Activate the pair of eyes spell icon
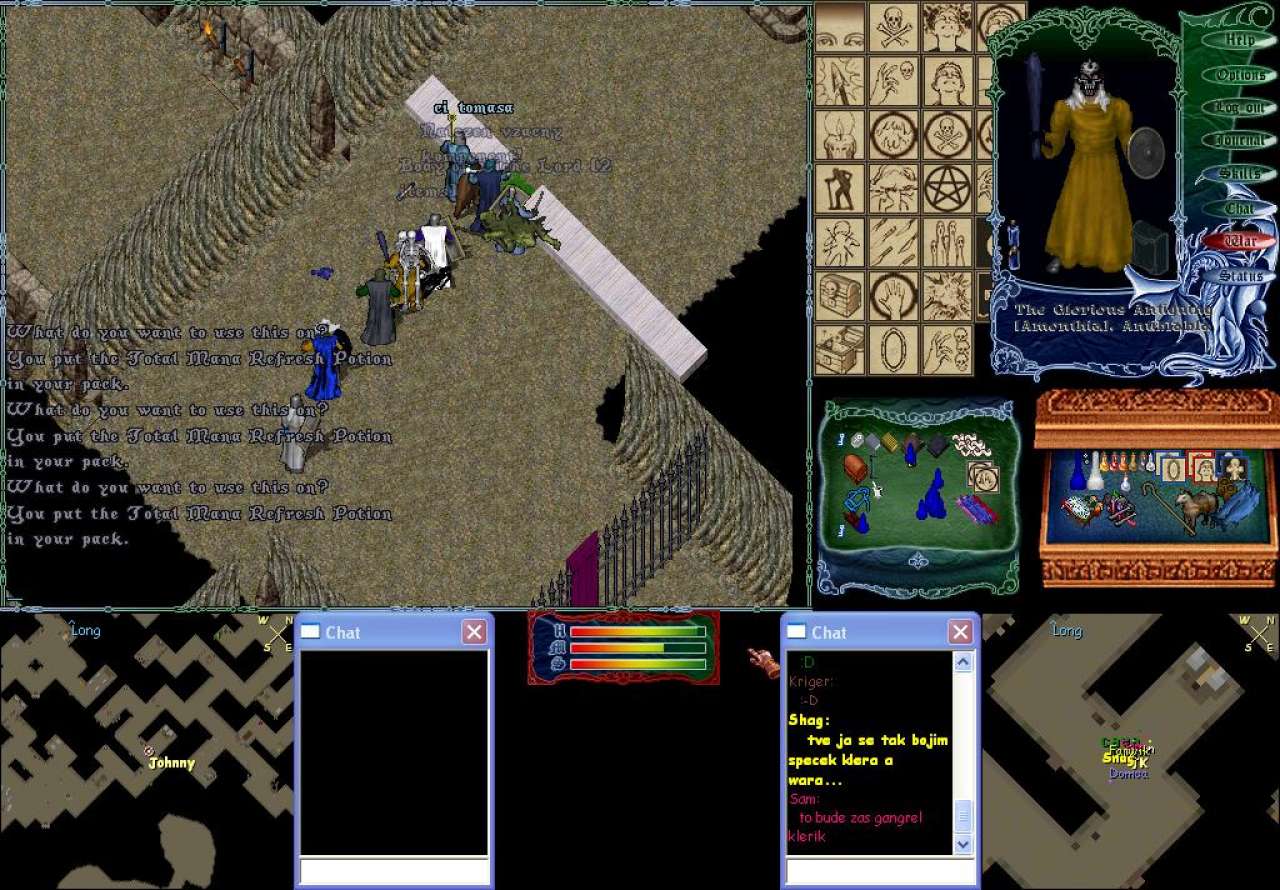The width and height of the screenshot is (1280, 890). tap(840, 26)
